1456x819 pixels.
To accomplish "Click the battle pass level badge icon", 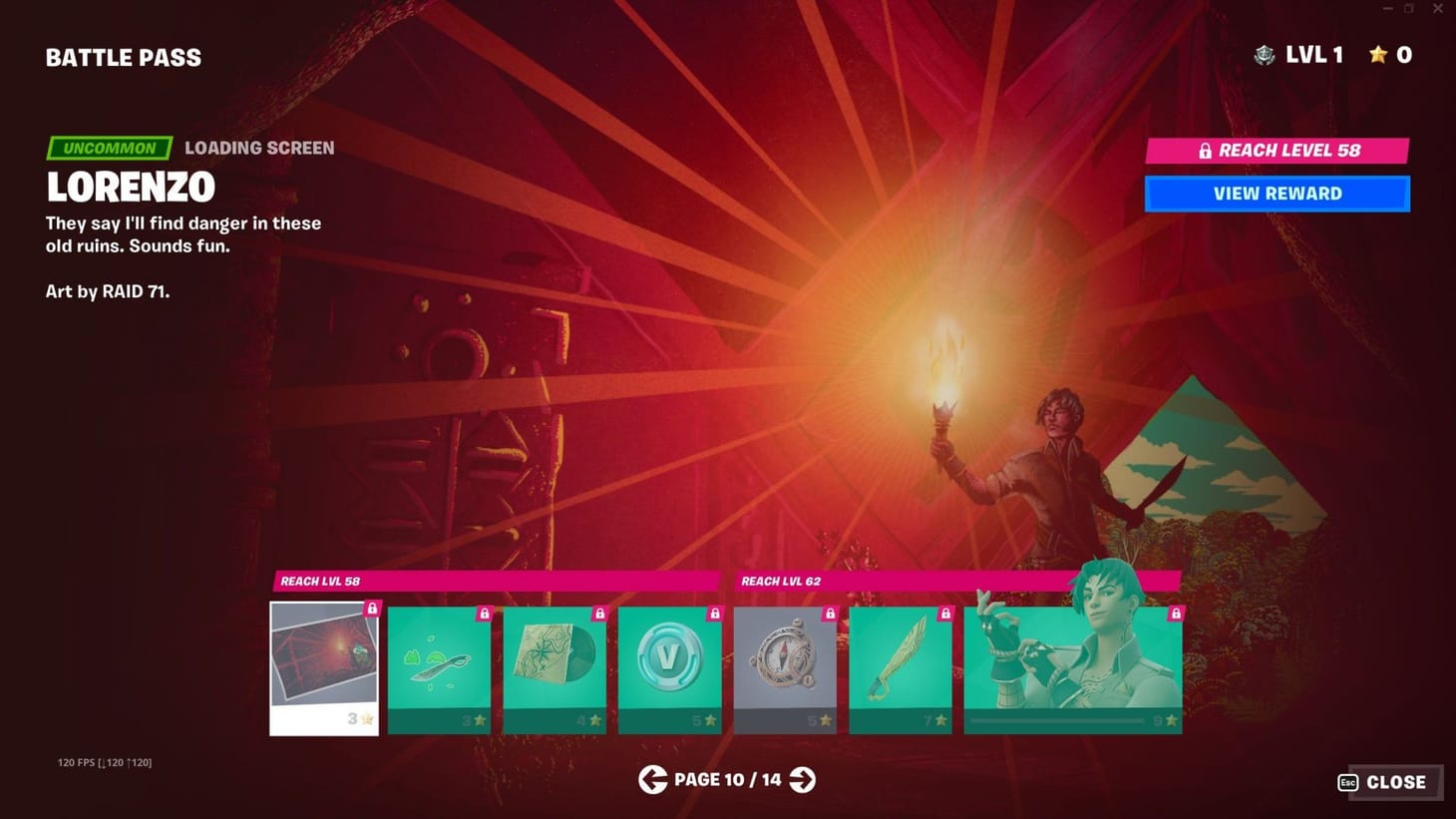I will click(1265, 55).
